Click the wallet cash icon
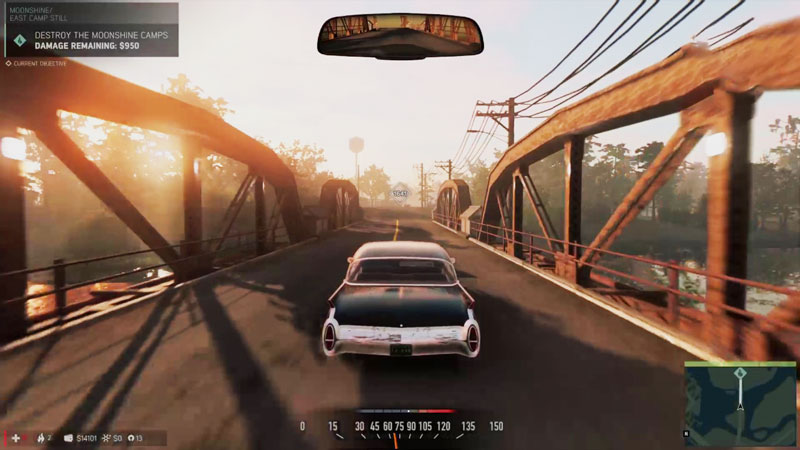 (x=68, y=438)
